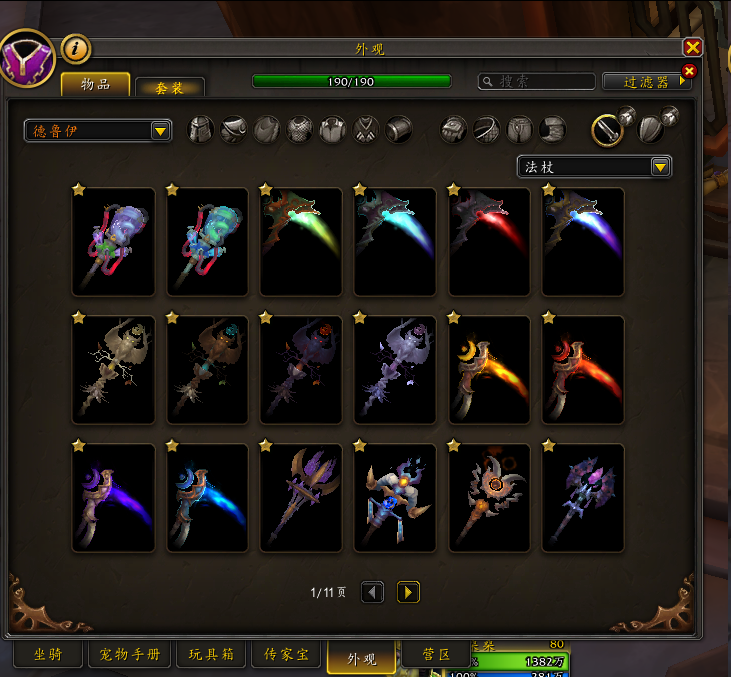Image resolution: width=731 pixels, height=677 pixels.
Task: Select the green glowing scythe staff appearance
Action: [302, 241]
